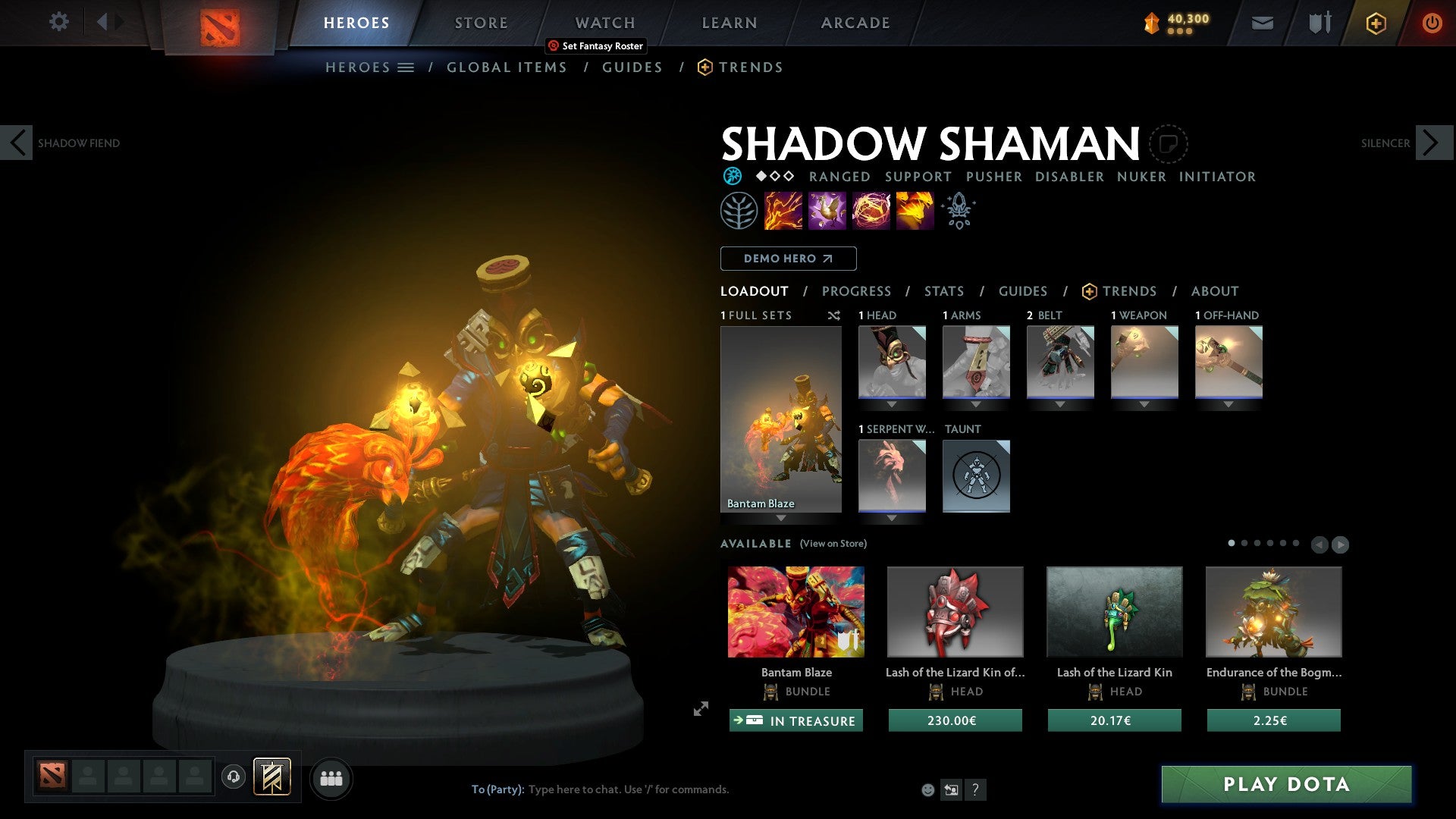Click the DEMO HERO button
1456x819 pixels.
[x=788, y=258]
